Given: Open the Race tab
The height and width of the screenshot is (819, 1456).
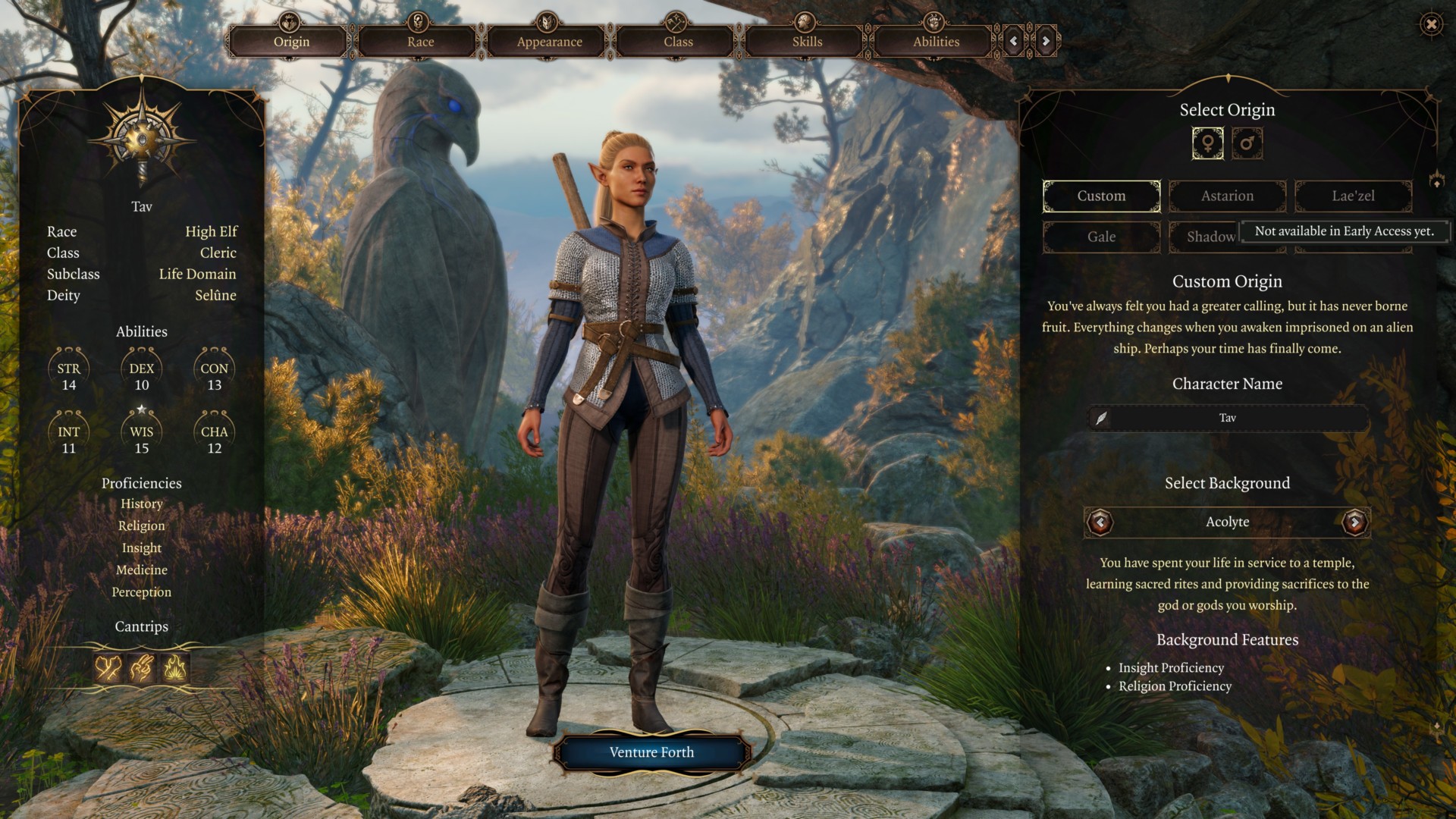Looking at the screenshot, I should (x=420, y=42).
